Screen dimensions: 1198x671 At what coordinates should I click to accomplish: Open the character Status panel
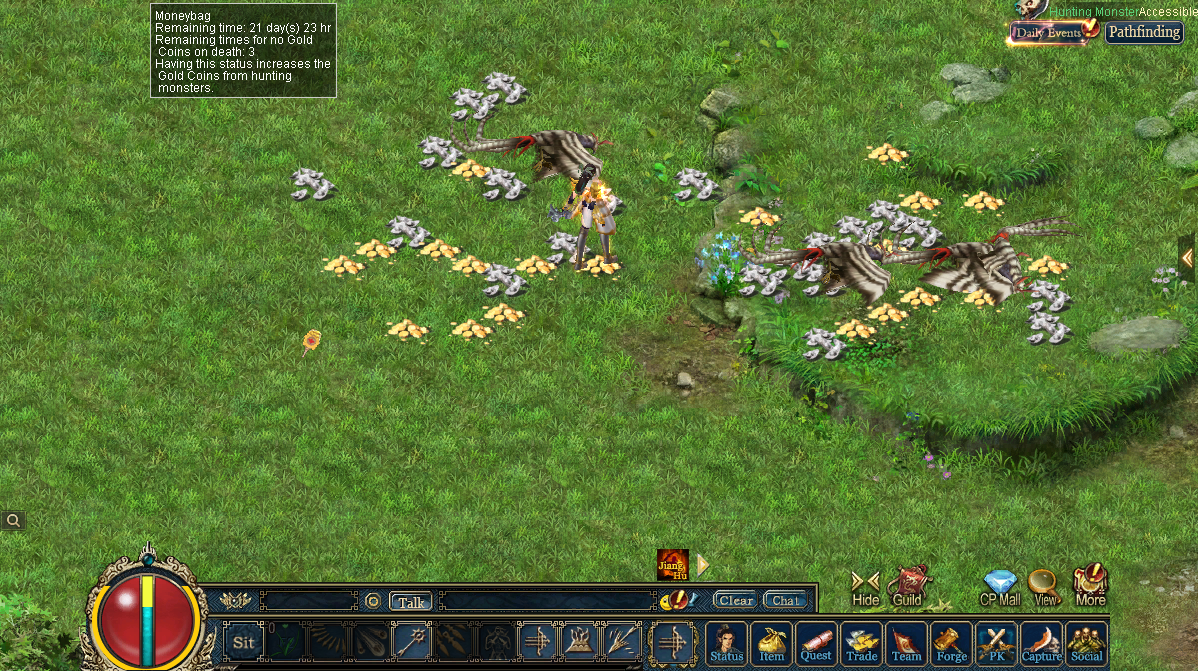pos(727,643)
